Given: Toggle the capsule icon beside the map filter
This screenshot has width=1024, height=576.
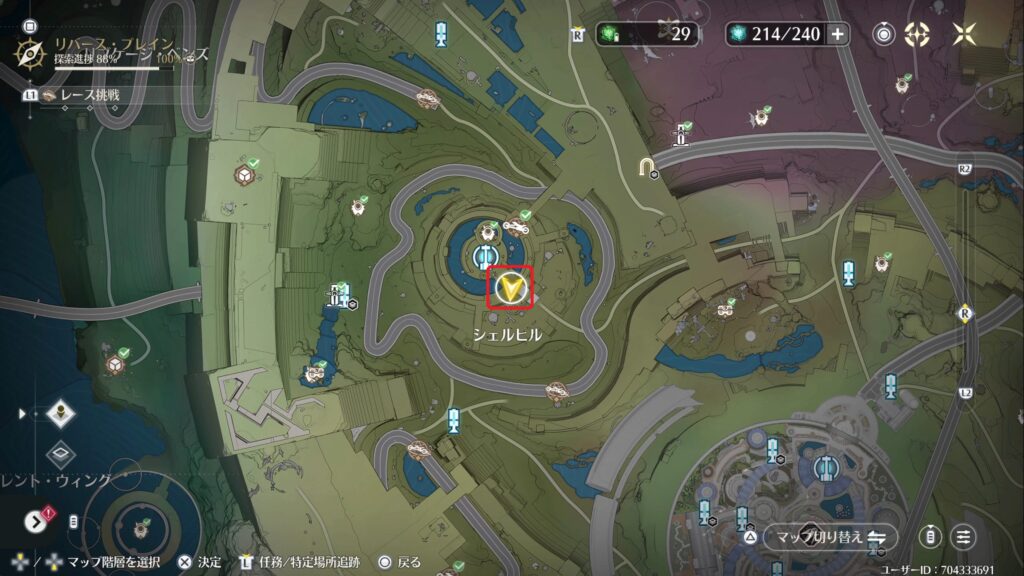Looking at the screenshot, I should click(x=930, y=537).
